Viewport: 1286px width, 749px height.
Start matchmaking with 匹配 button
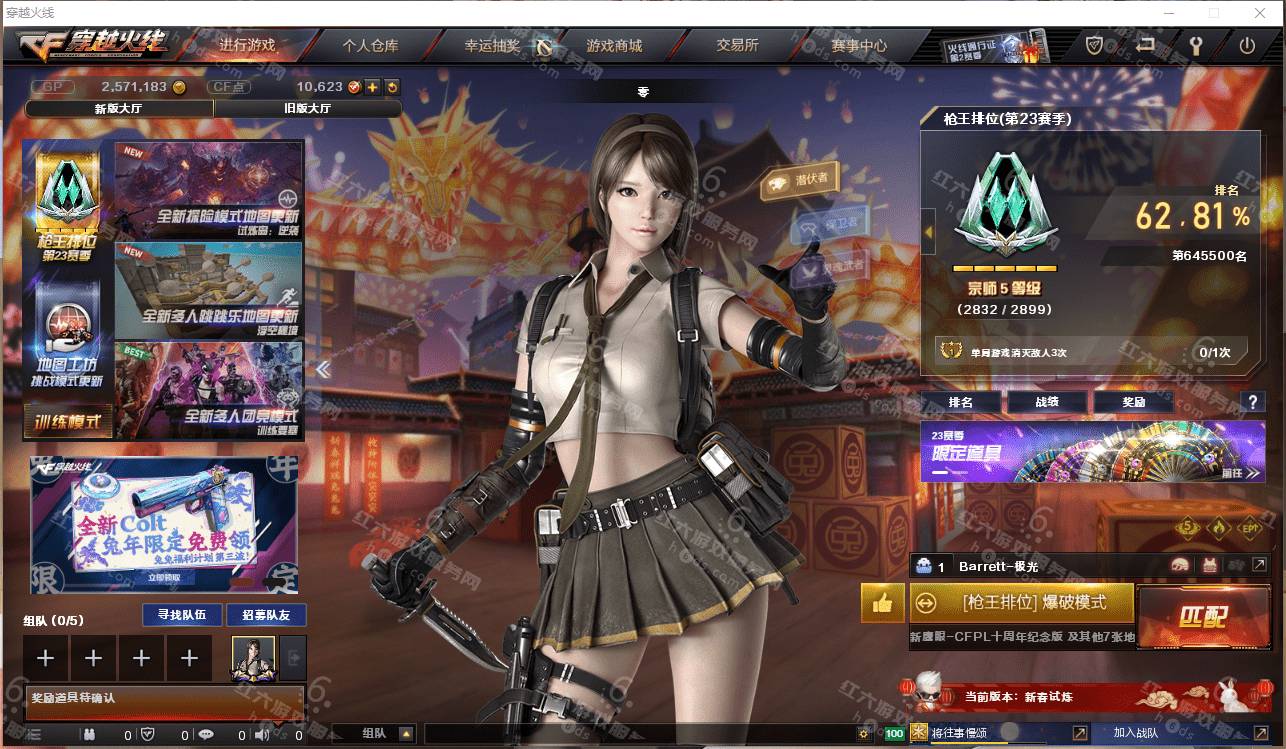(x=1201, y=615)
